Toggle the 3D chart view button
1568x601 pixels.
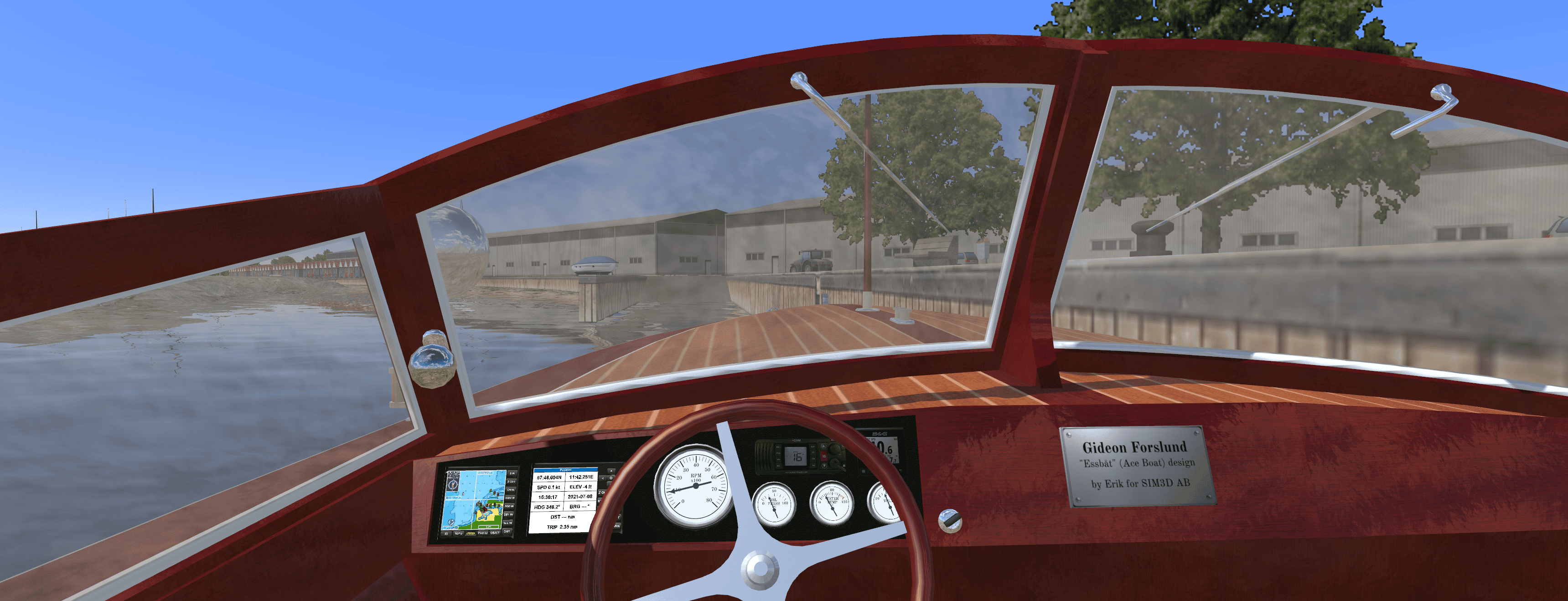point(446,534)
